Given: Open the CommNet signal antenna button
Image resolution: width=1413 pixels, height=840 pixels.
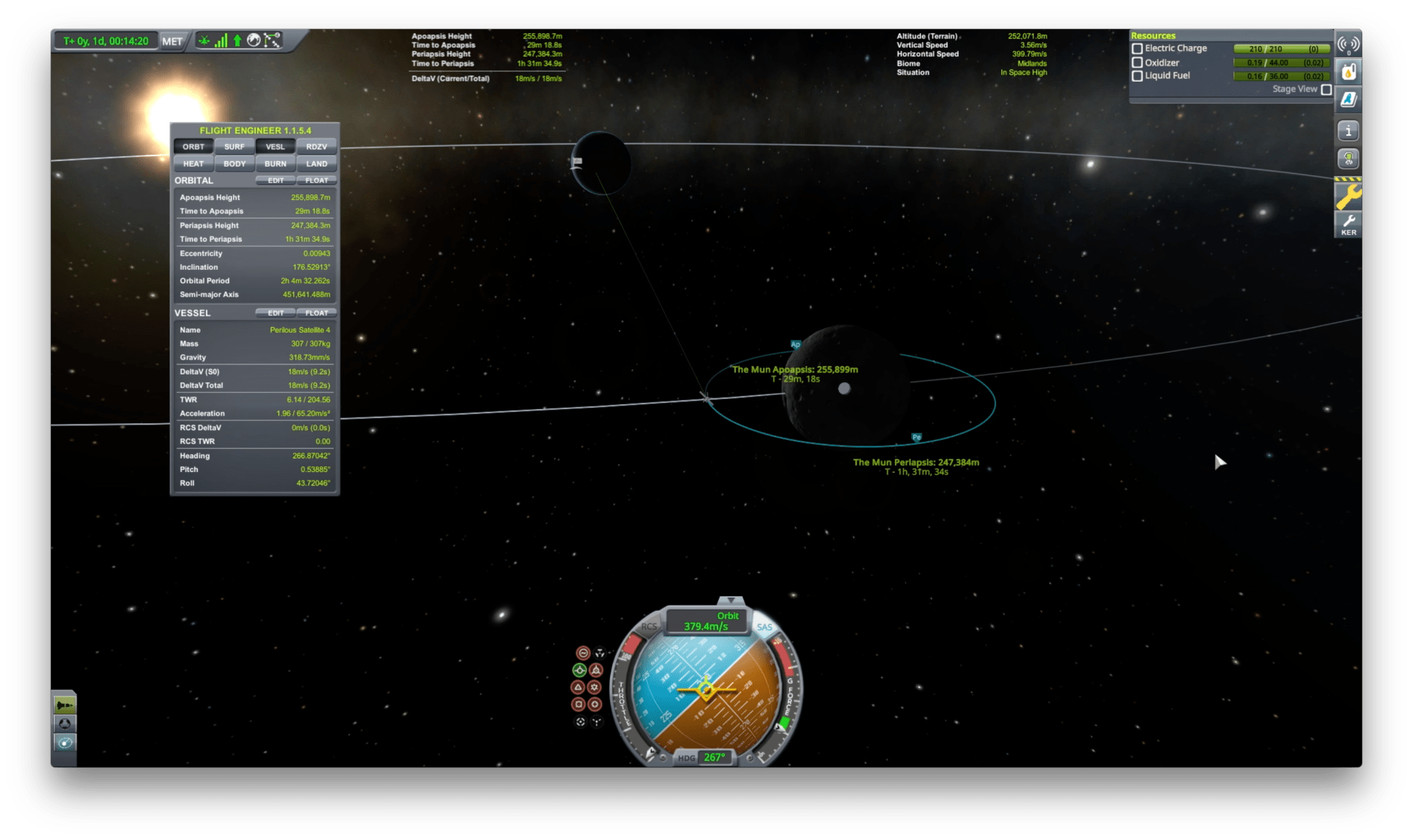Looking at the screenshot, I should coord(1348,44).
